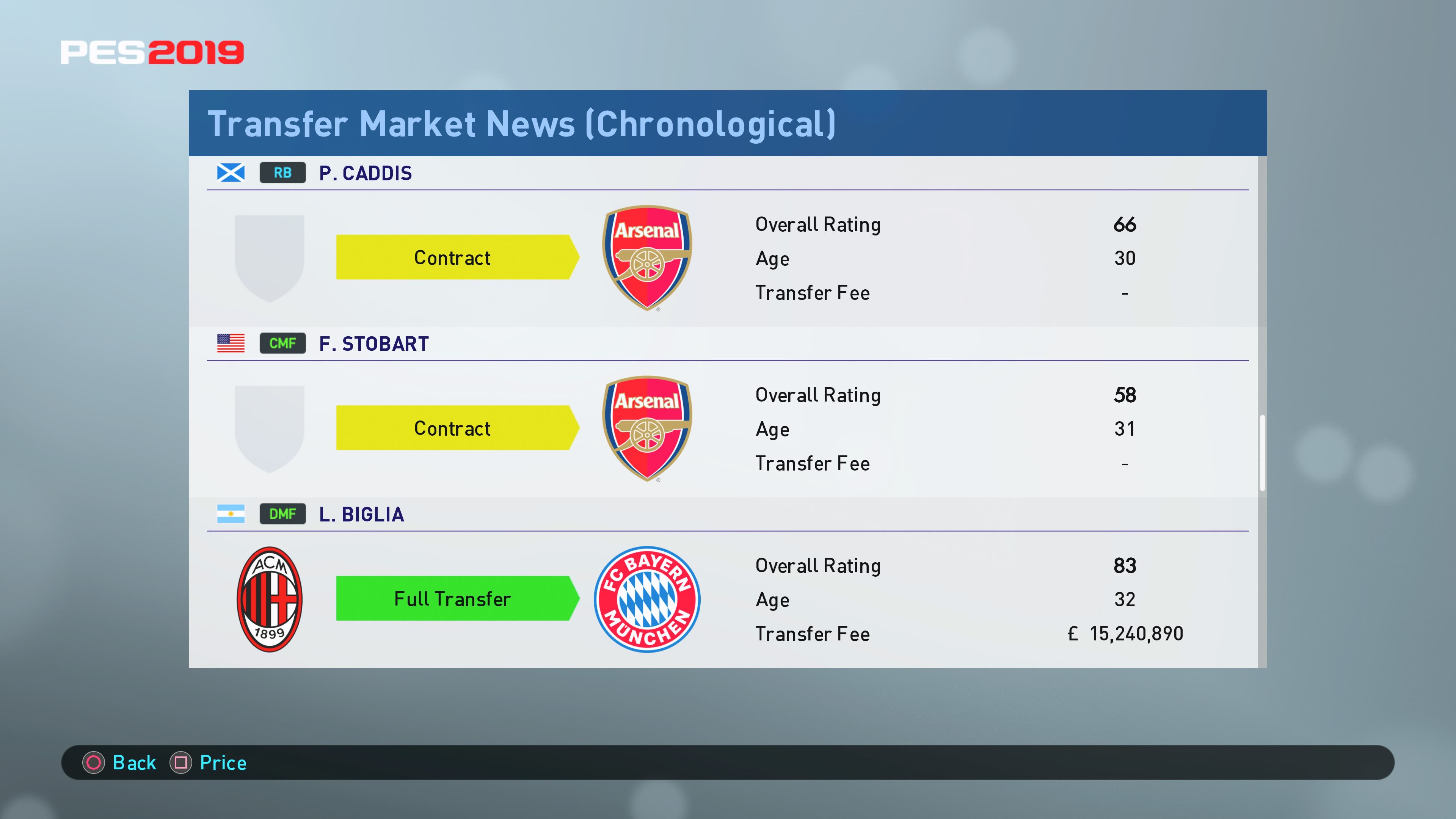
Task: Click the FC Bayern München club crest
Action: tap(646, 599)
